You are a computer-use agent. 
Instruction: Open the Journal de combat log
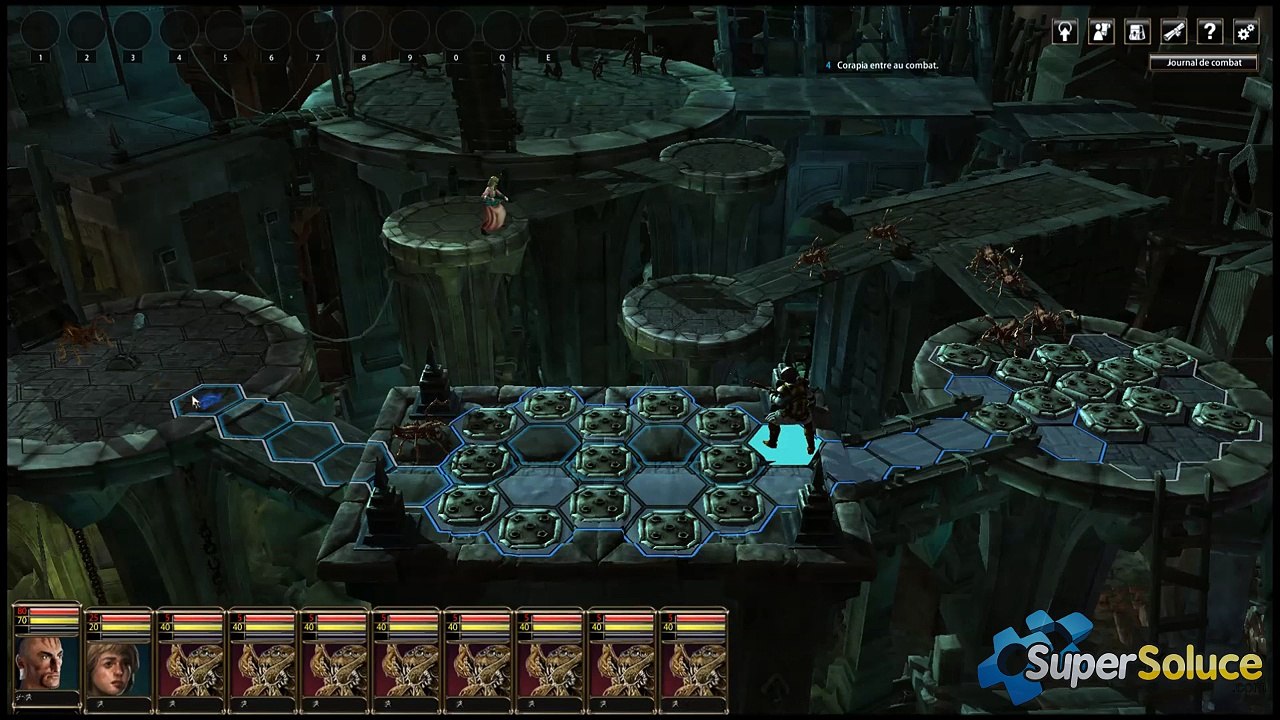pos(1204,62)
